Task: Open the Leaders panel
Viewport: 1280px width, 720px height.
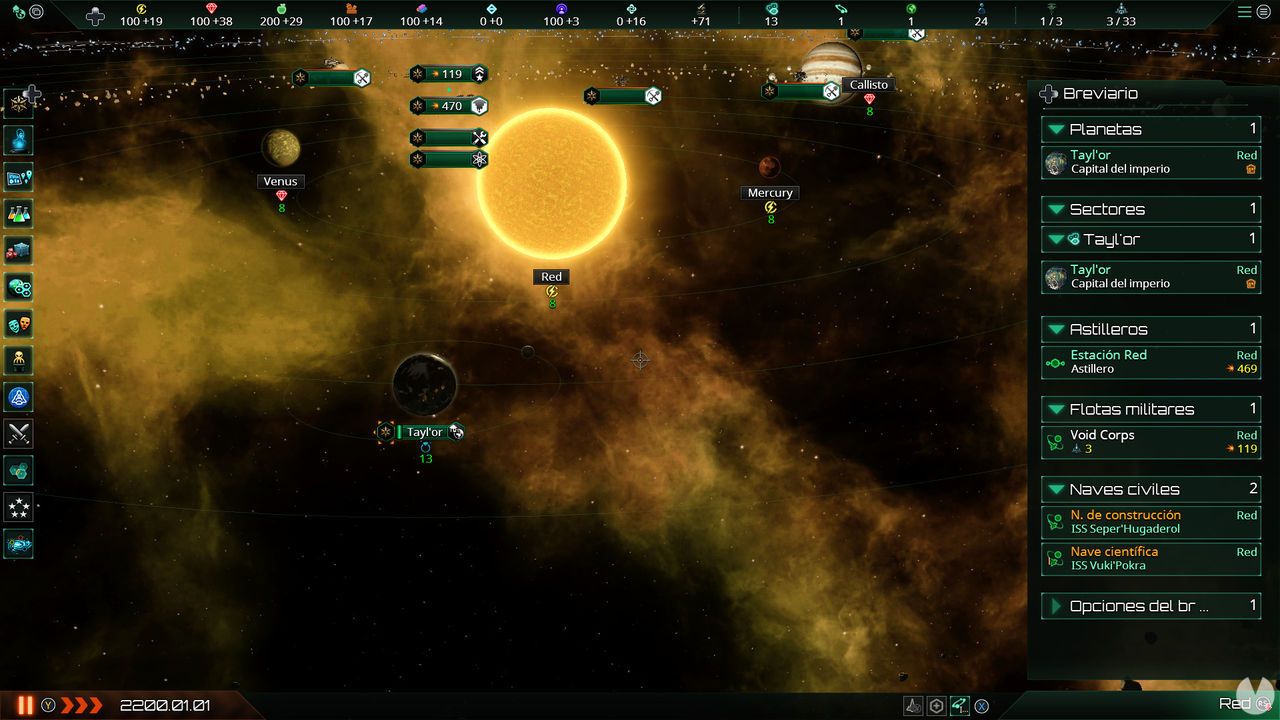Action: [x=18, y=359]
